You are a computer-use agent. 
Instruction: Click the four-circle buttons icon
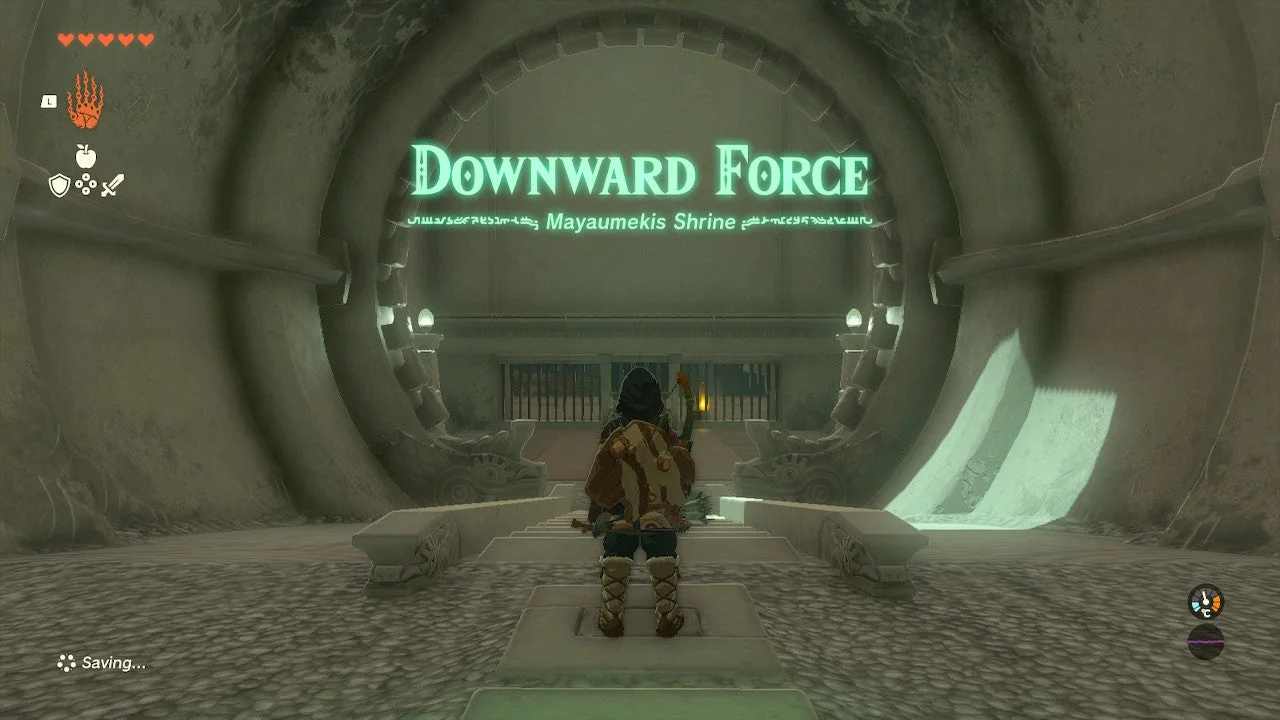coord(86,183)
